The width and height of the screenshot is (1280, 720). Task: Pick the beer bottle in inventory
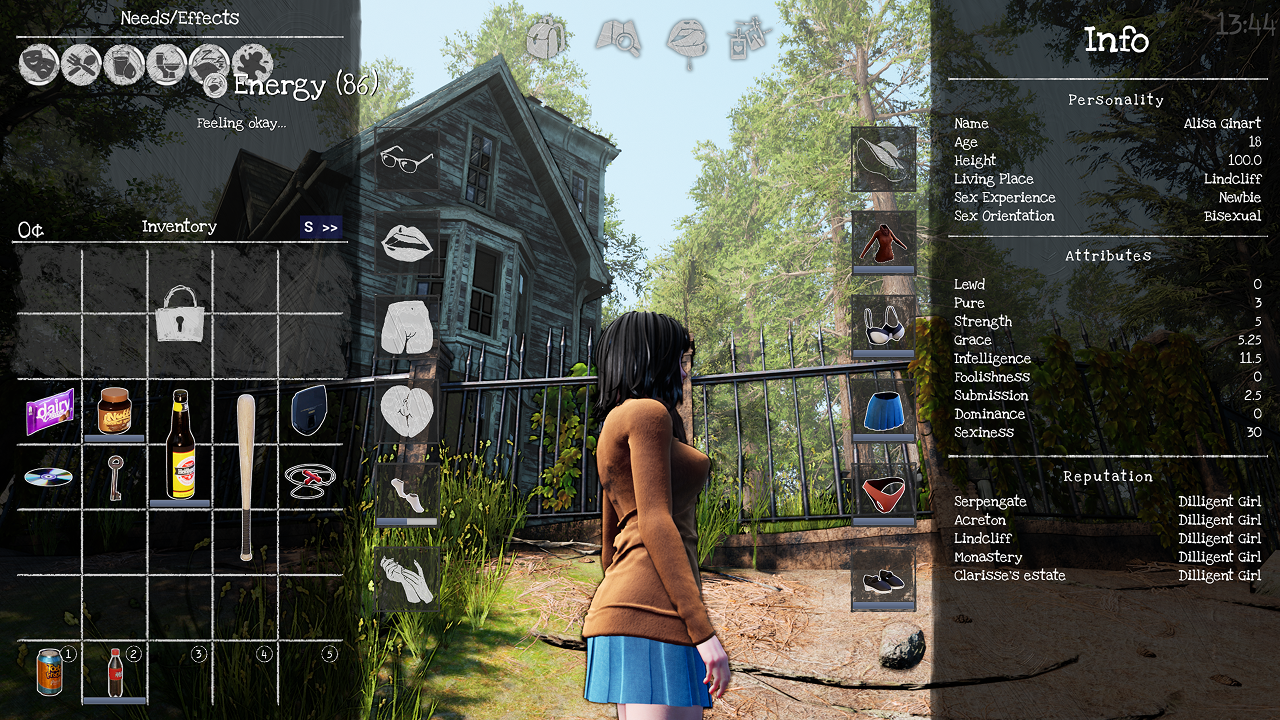(180, 443)
